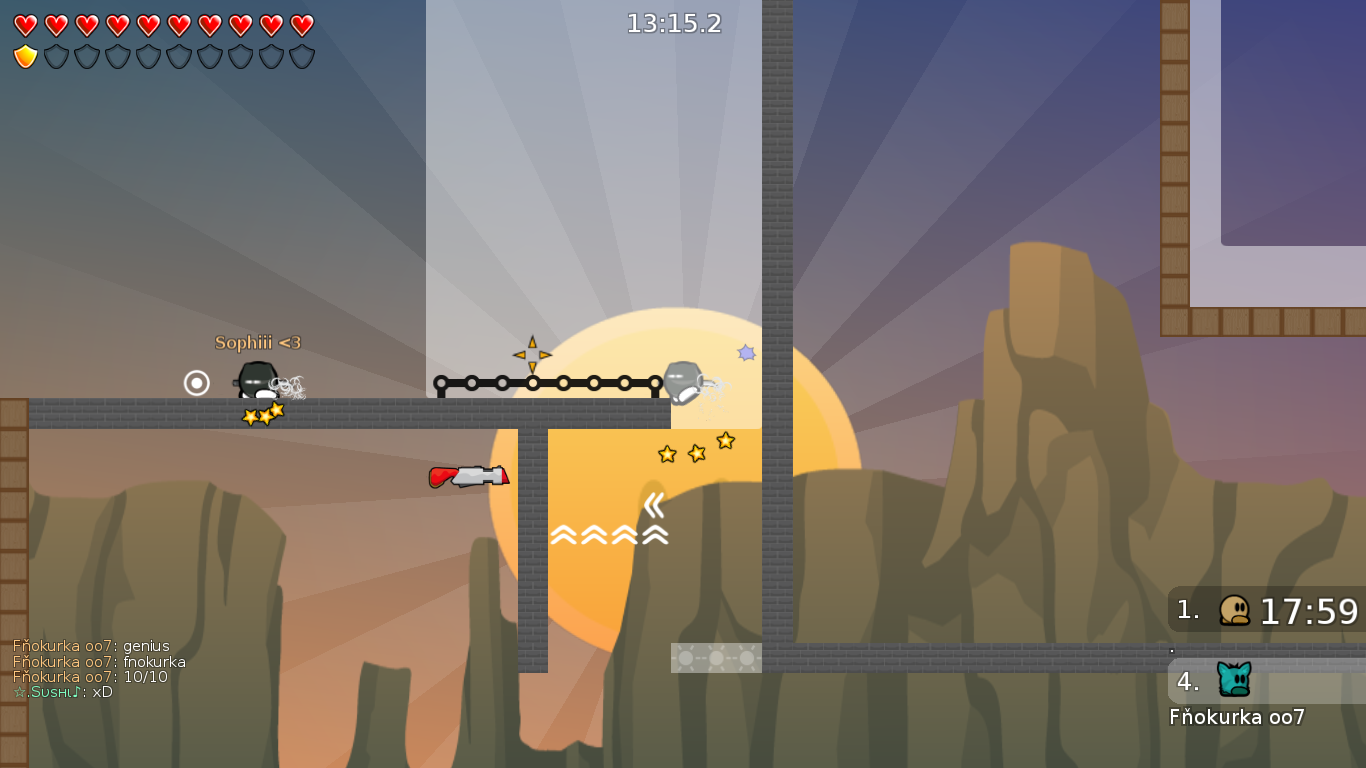Click the brown tee avatar beside the 17:59 time

pos(1237,611)
